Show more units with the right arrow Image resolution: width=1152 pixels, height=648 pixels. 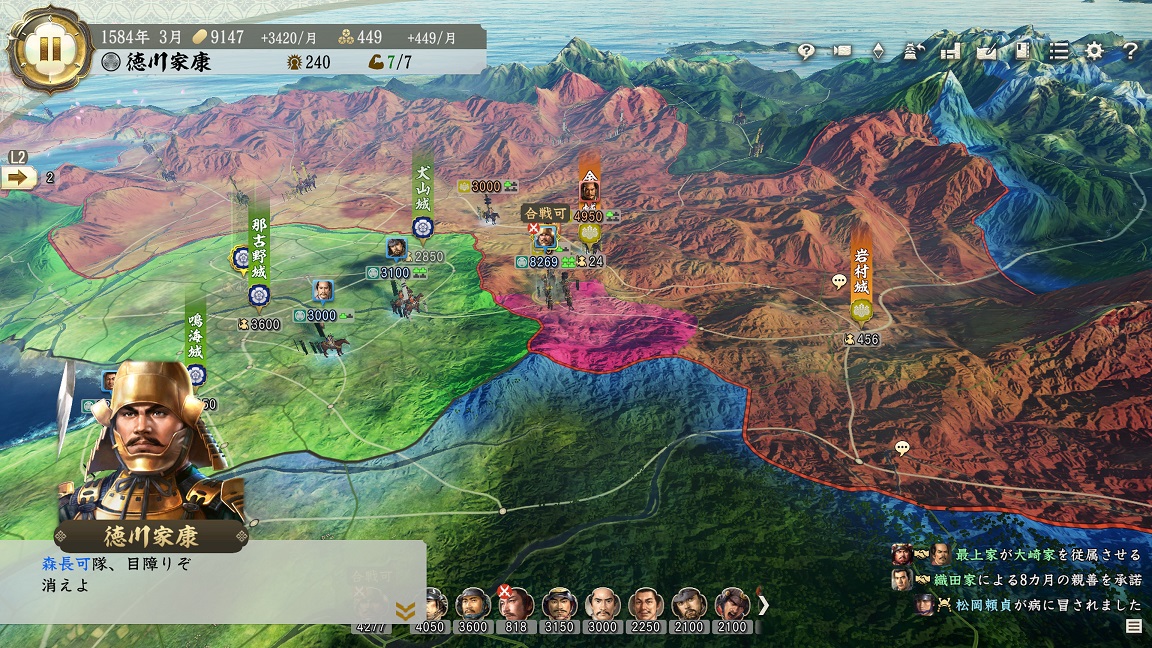(764, 604)
